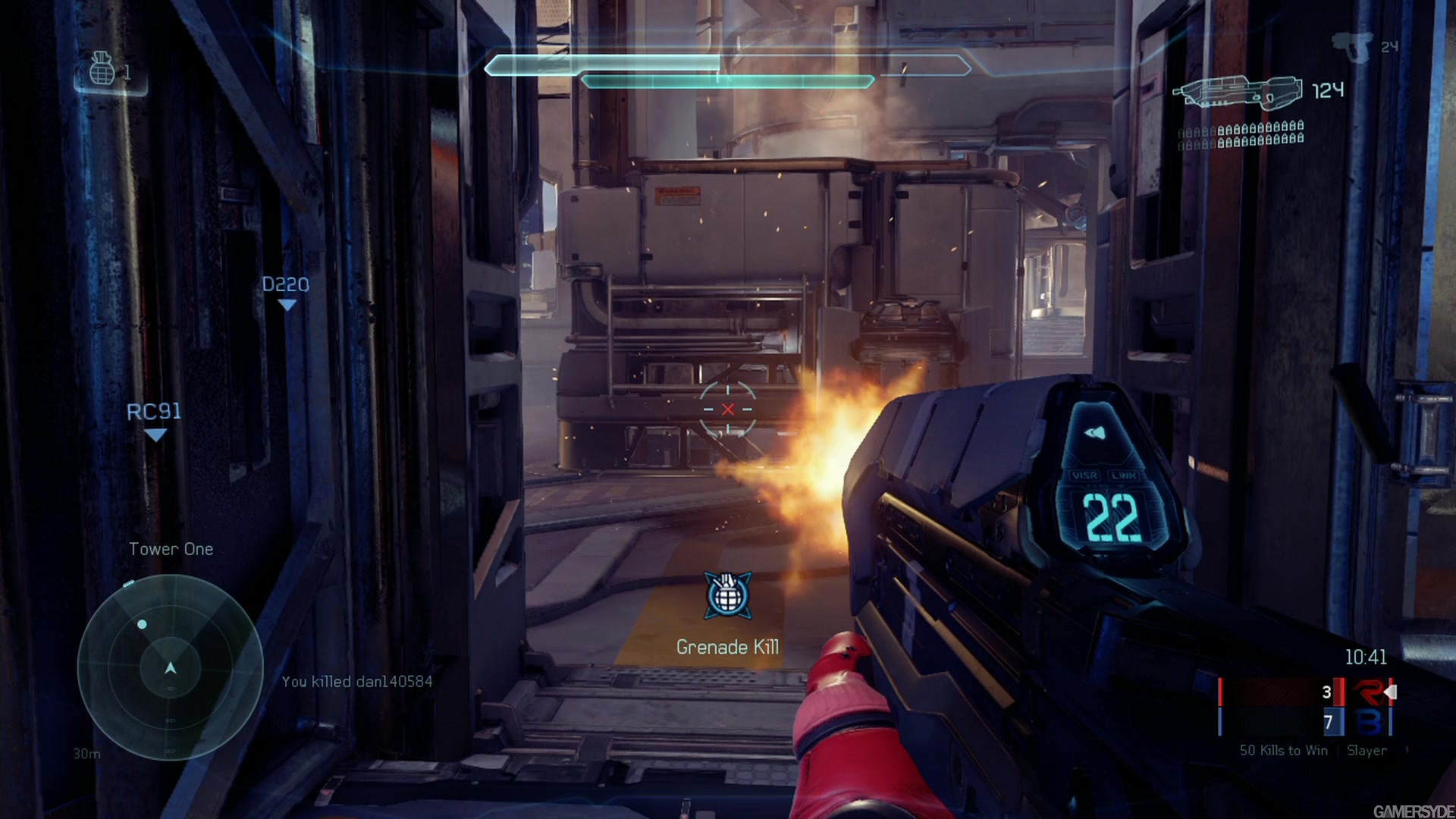Select the red team emblem

point(1370,692)
